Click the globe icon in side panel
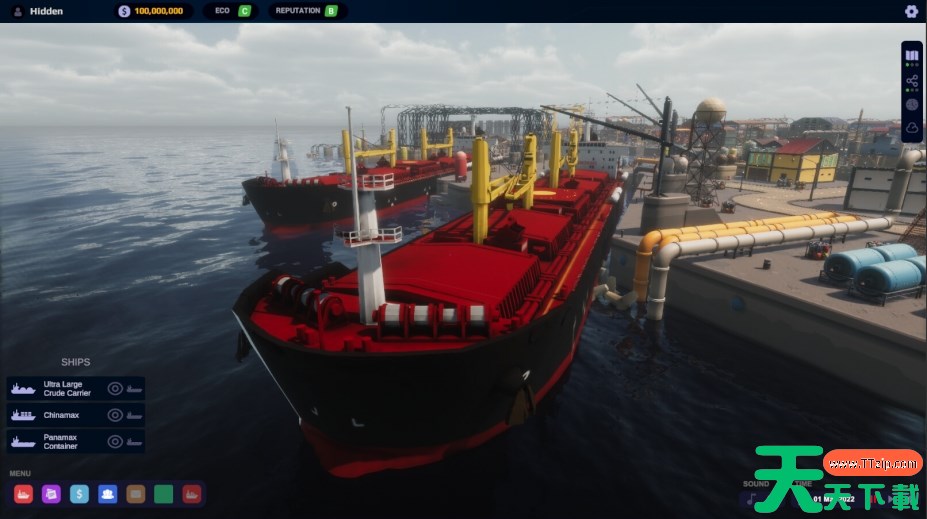 point(912,104)
